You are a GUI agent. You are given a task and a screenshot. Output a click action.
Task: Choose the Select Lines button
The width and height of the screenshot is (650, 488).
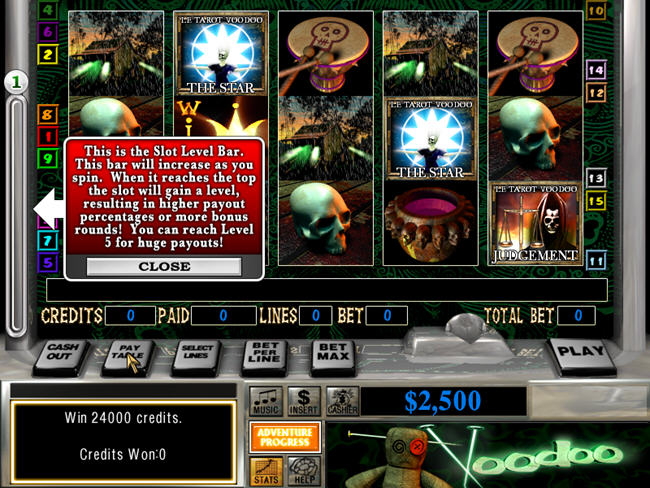[x=195, y=356]
